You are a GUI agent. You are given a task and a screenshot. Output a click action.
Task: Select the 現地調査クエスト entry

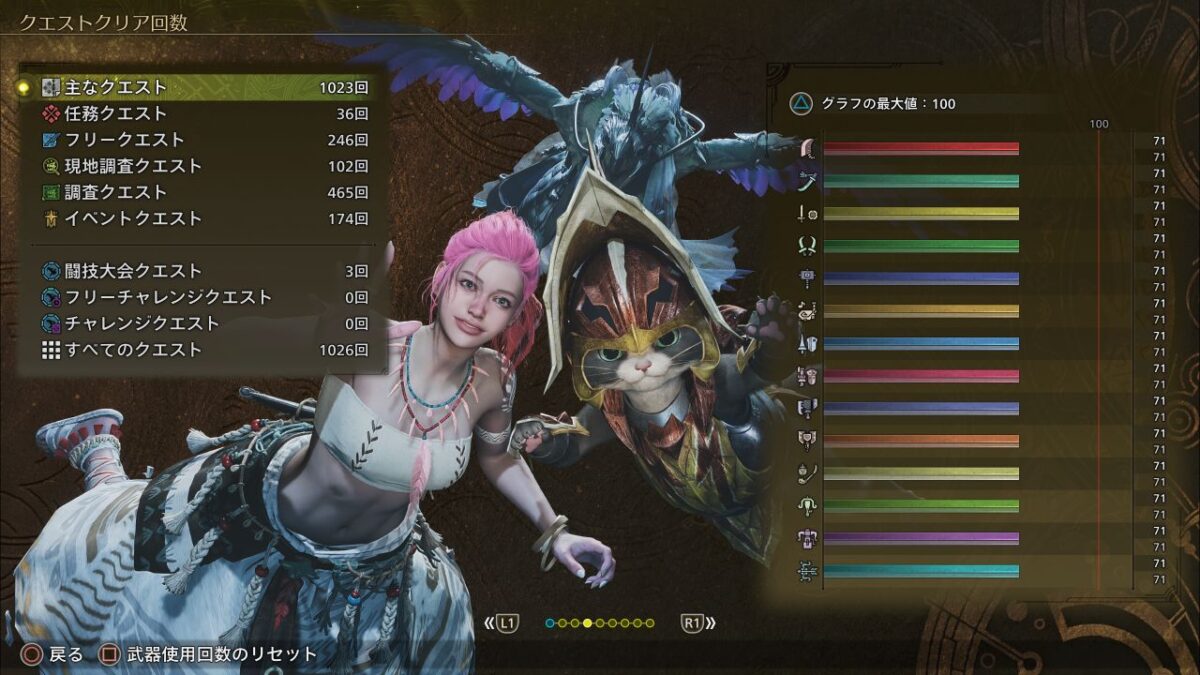point(200,166)
